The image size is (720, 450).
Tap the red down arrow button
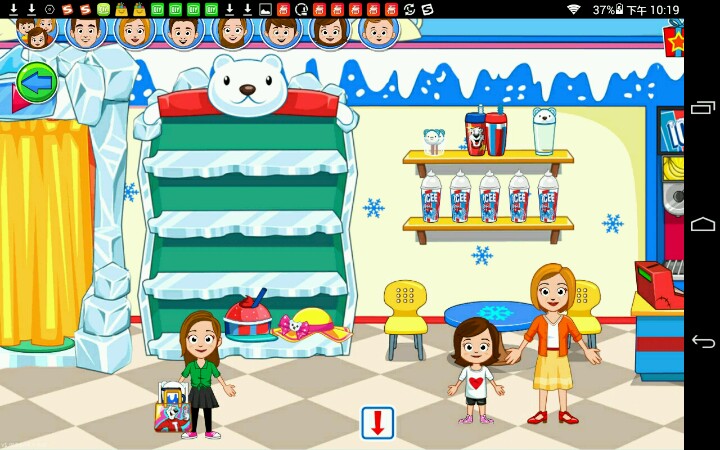(x=377, y=423)
